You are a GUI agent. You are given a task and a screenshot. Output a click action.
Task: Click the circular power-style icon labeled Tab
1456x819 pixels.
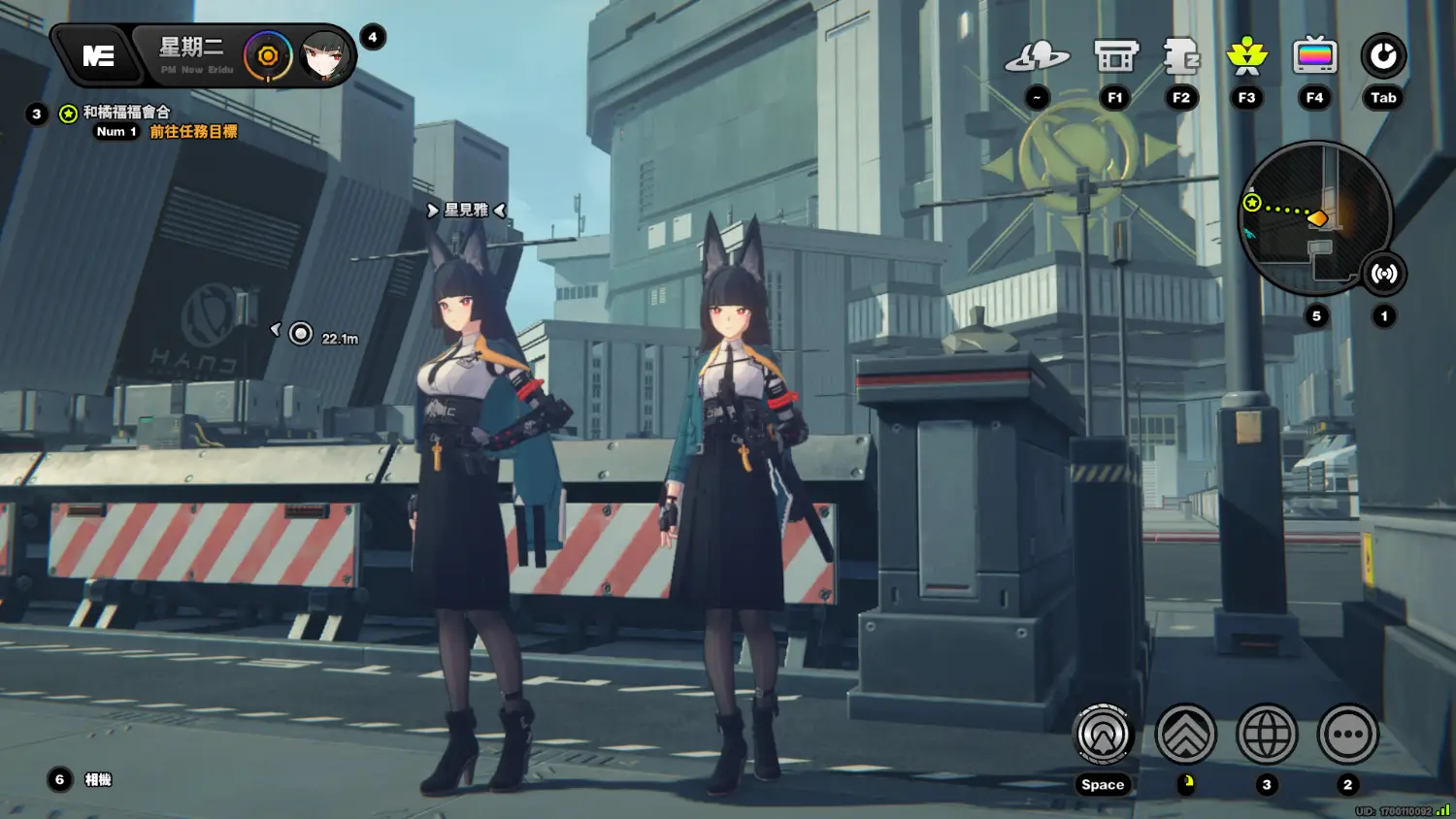point(1383,57)
